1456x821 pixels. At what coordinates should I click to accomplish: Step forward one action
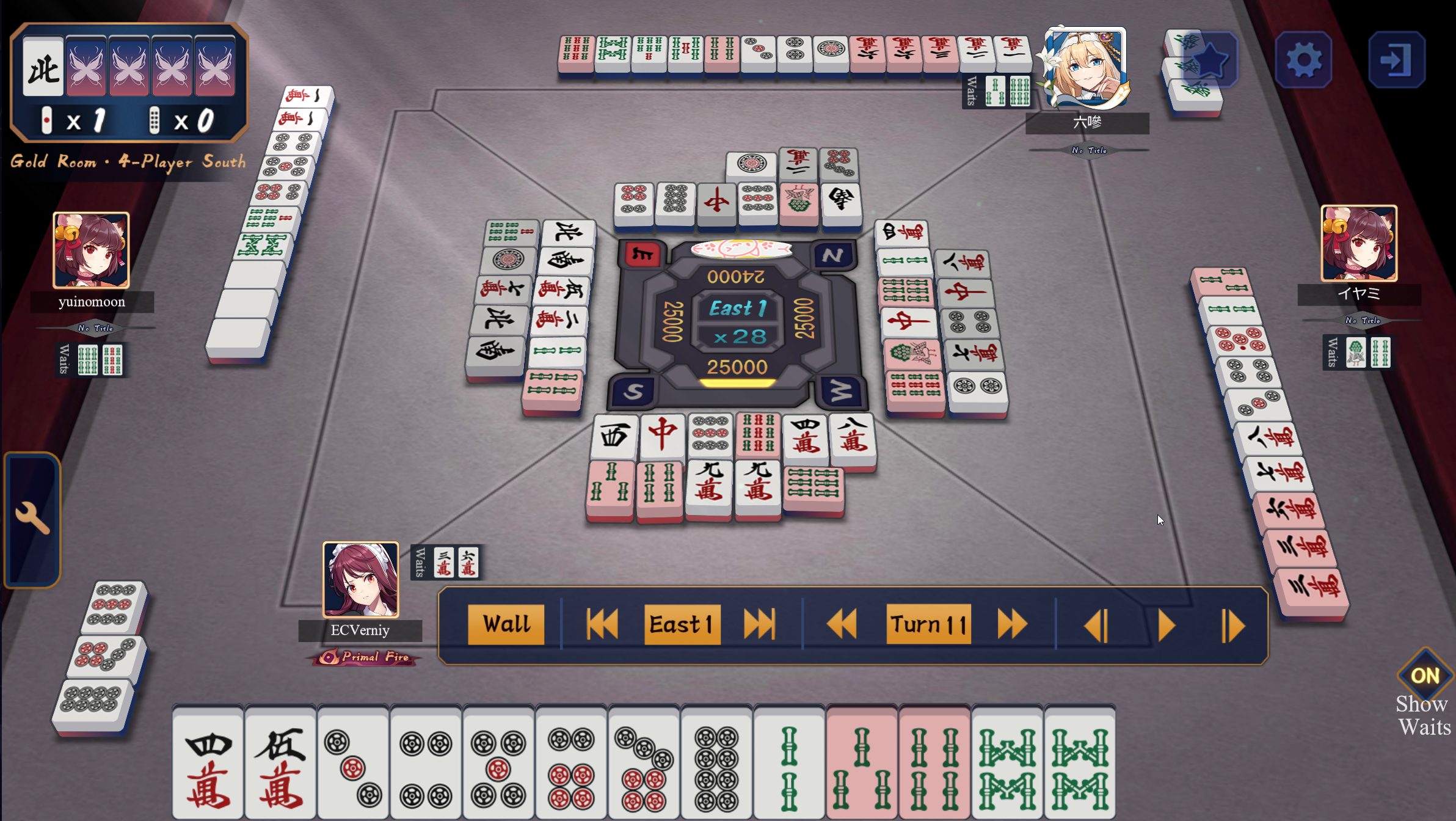(1233, 626)
